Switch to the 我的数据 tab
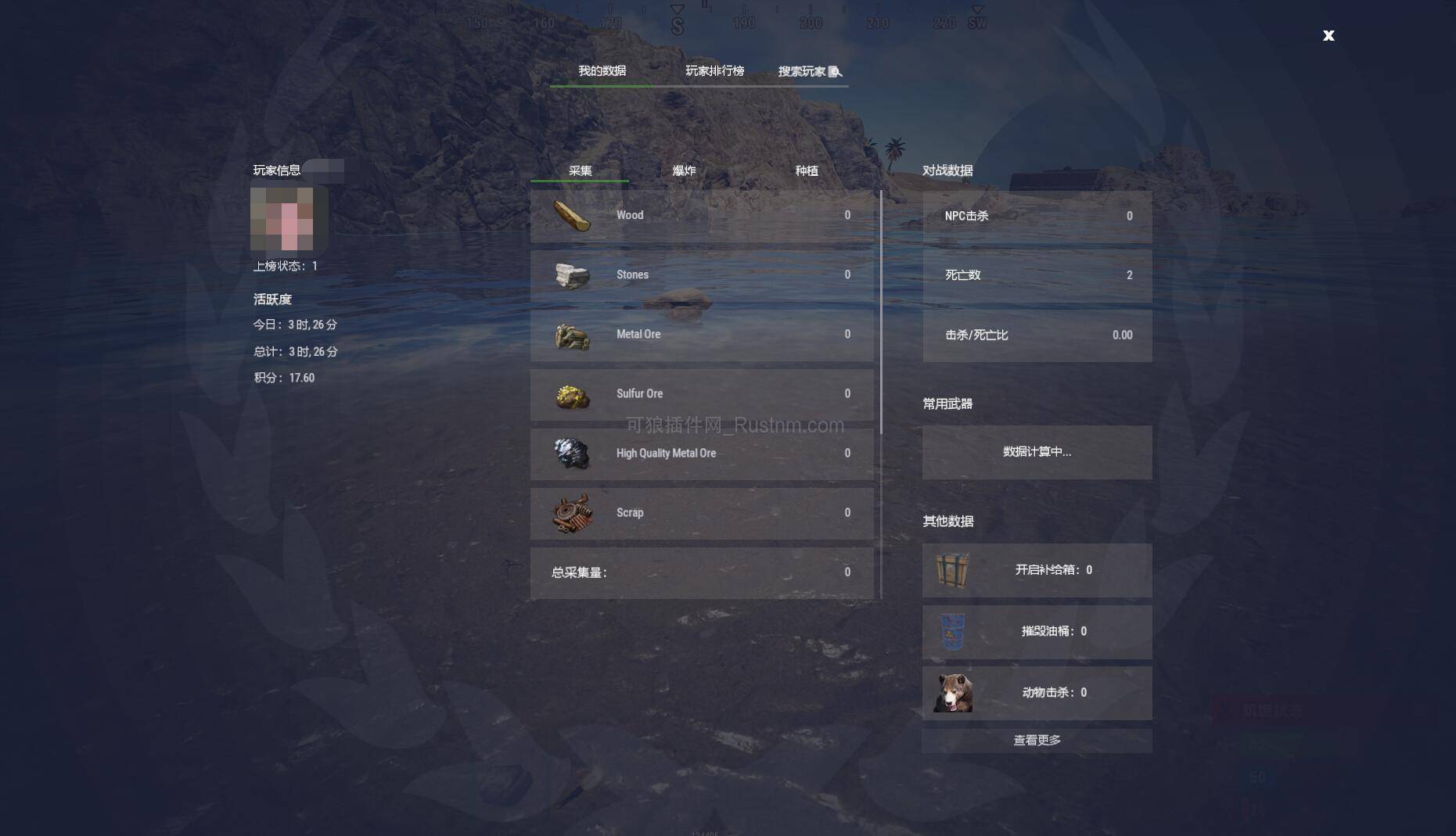 pyautogui.click(x=602, y=71)
